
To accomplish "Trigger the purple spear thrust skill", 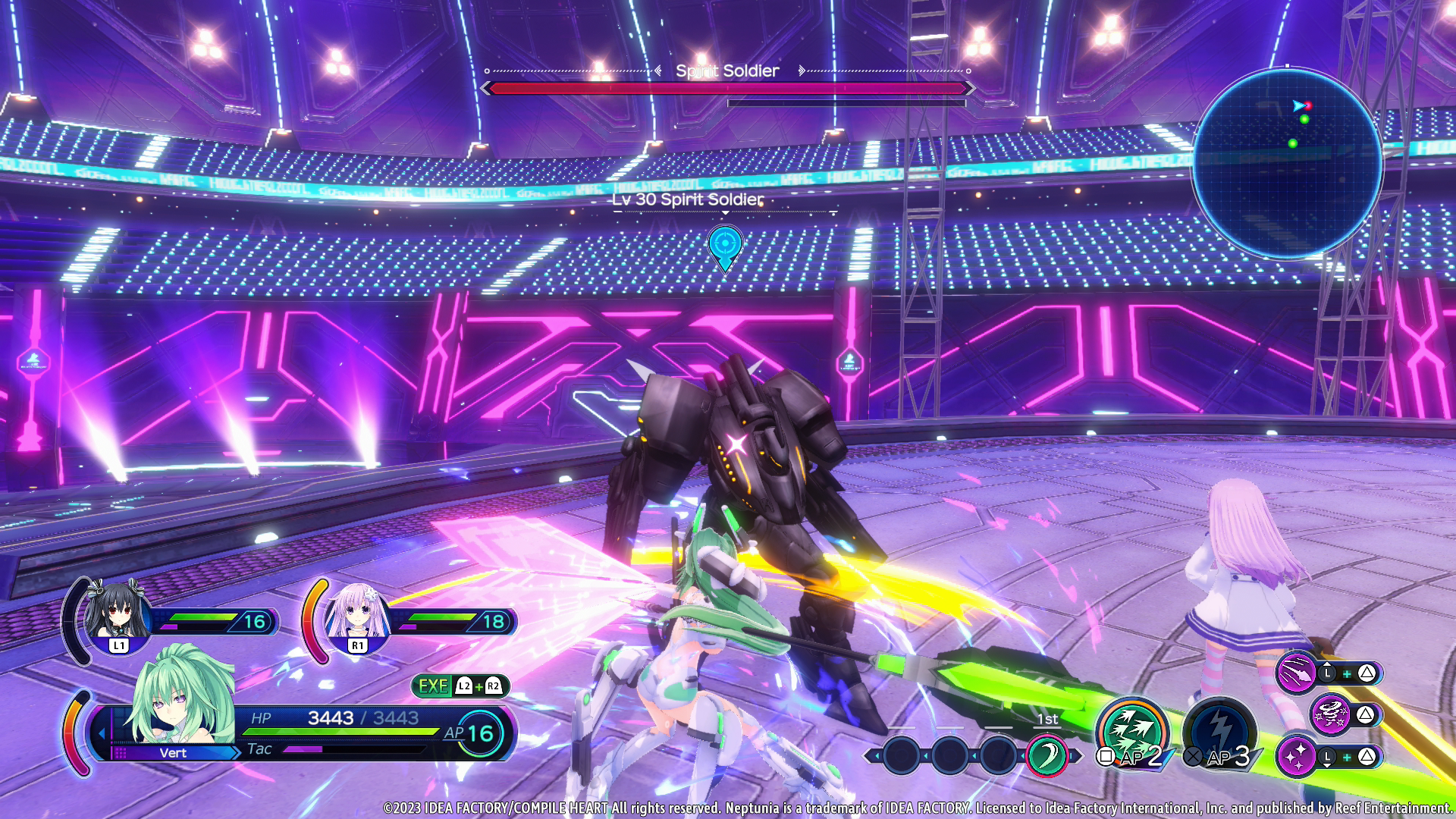I will pos(1297,673).
